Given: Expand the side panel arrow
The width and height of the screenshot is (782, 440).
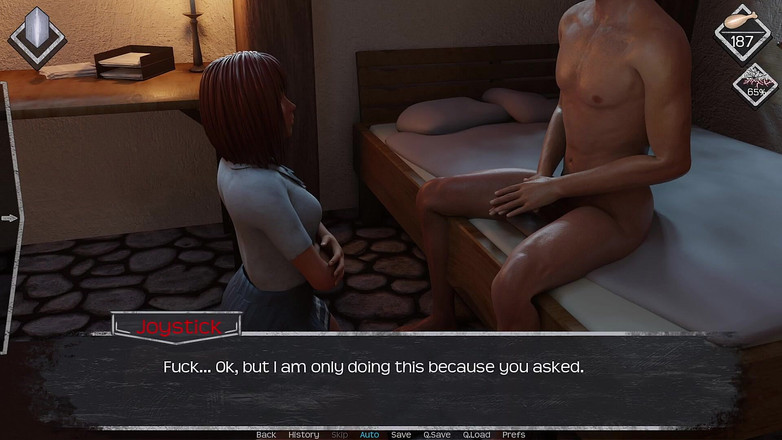Looking at the screenshot, I should [10, 218].
